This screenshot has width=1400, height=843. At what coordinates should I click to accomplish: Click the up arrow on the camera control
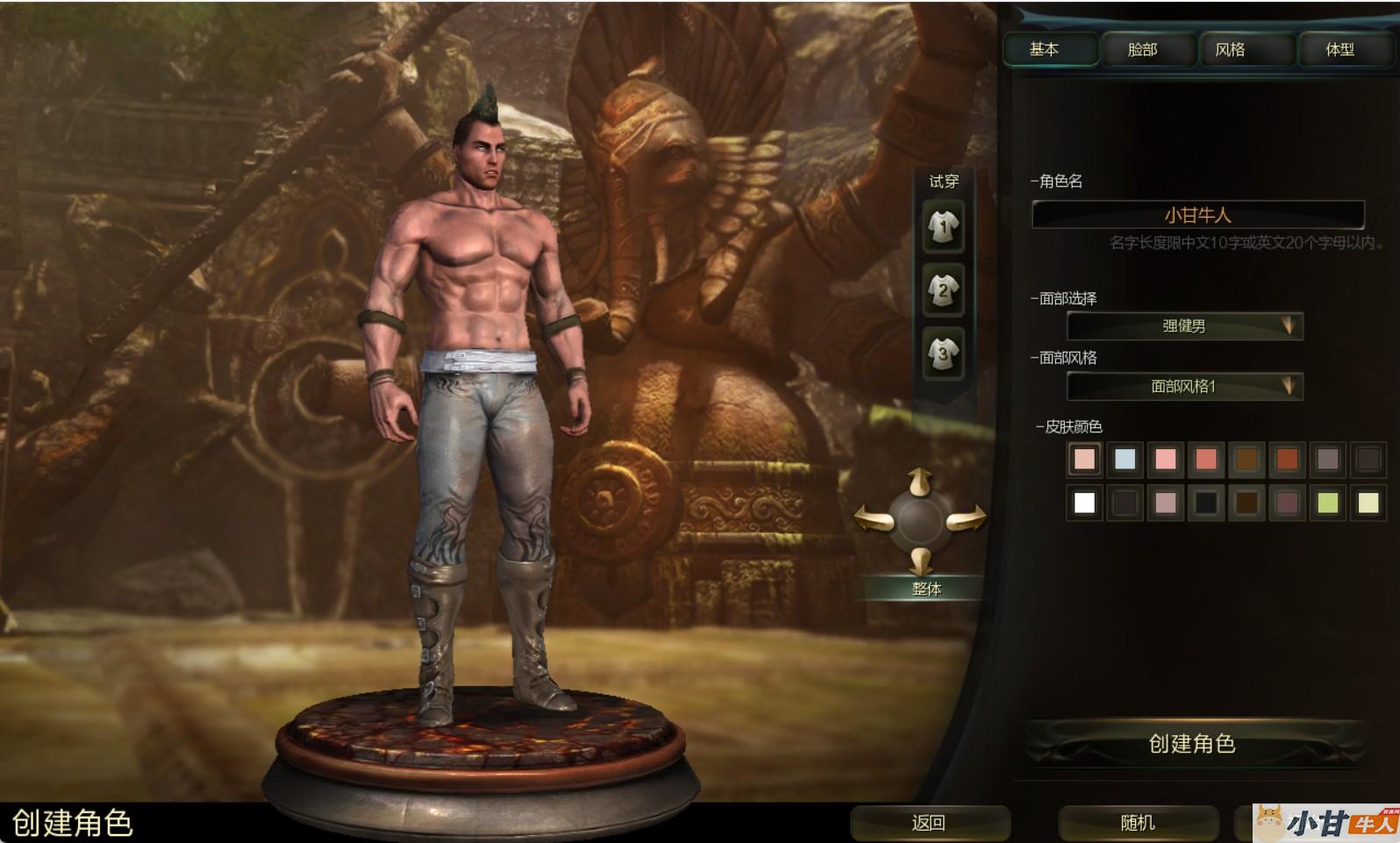tap(919, 482)
